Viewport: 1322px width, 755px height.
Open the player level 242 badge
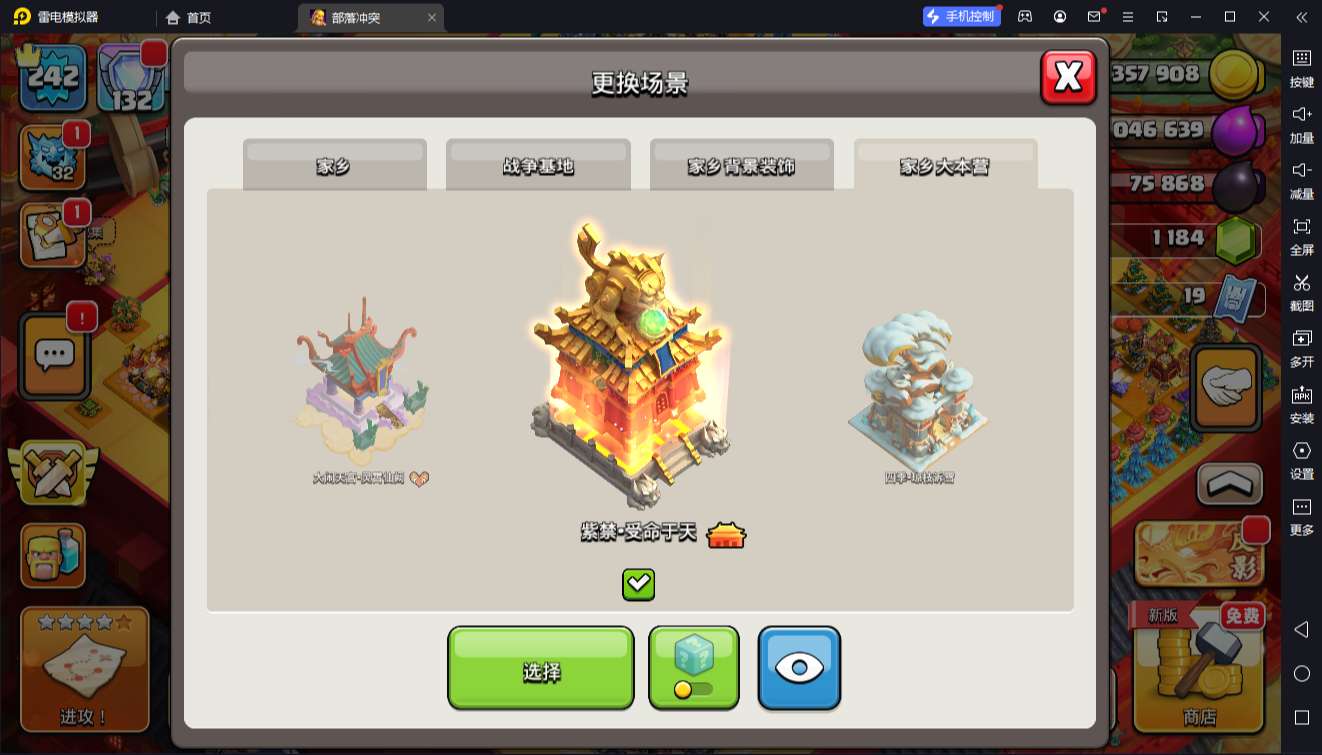[x=53, y=77]
